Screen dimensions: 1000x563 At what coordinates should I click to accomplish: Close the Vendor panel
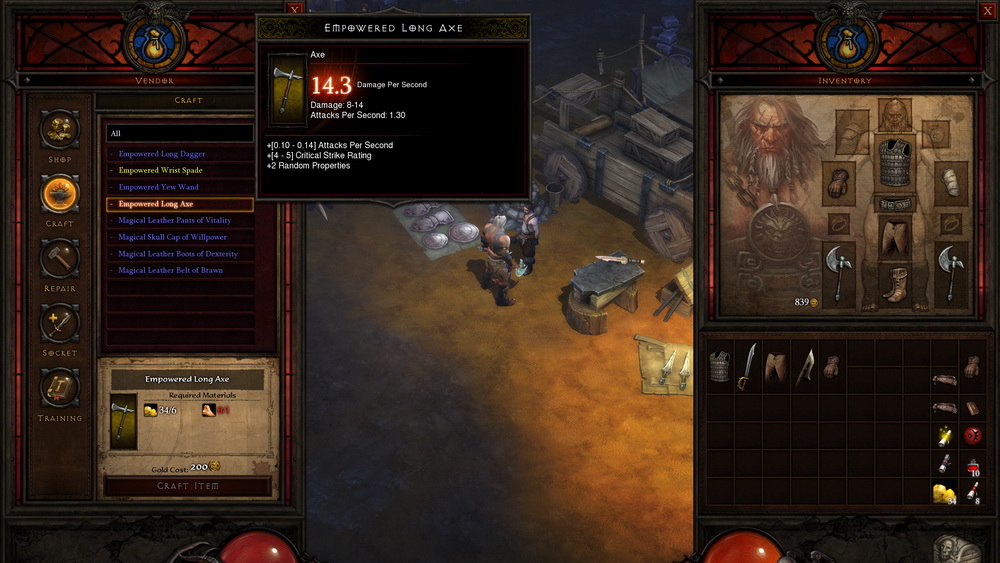[x=294, y=9]
